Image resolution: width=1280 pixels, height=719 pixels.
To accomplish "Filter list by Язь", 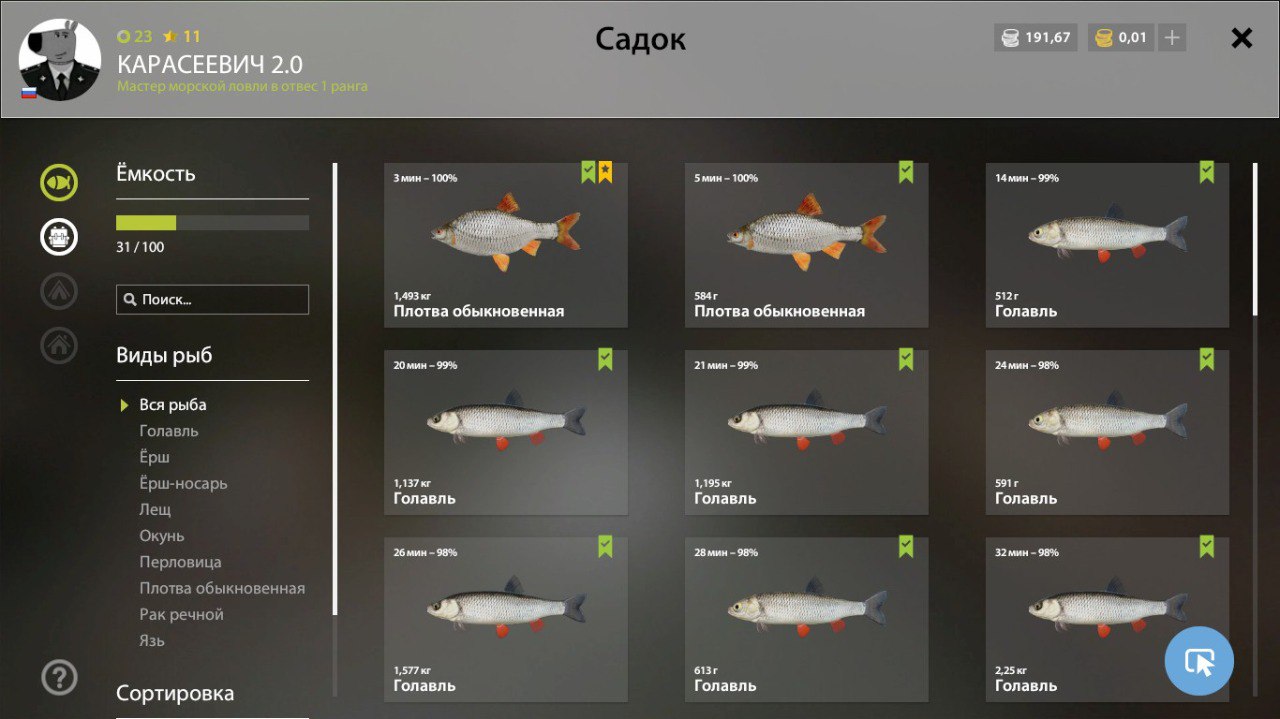I will tap(152, 640).
